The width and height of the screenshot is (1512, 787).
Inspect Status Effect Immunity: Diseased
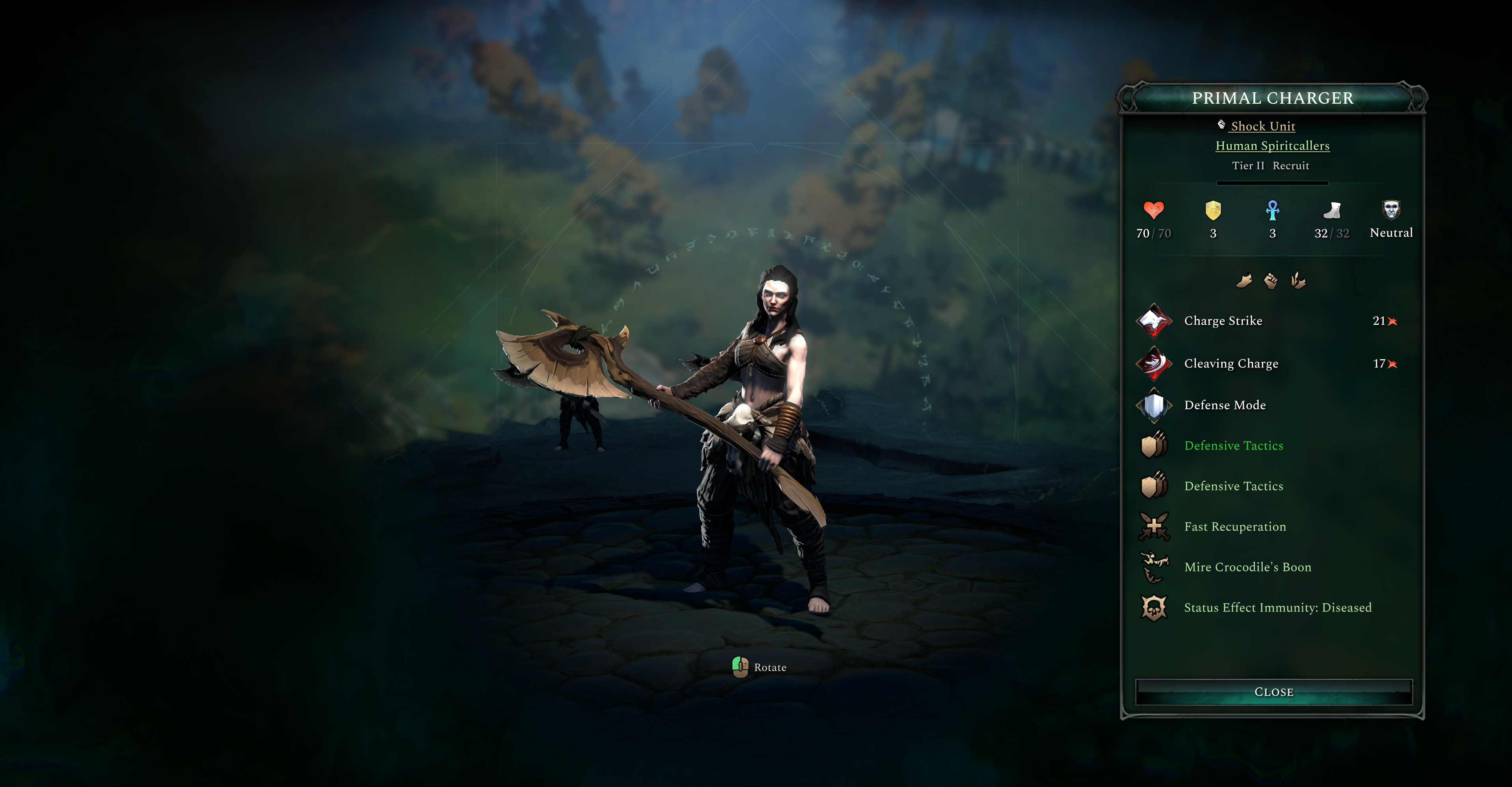[x=1277, y=608]
